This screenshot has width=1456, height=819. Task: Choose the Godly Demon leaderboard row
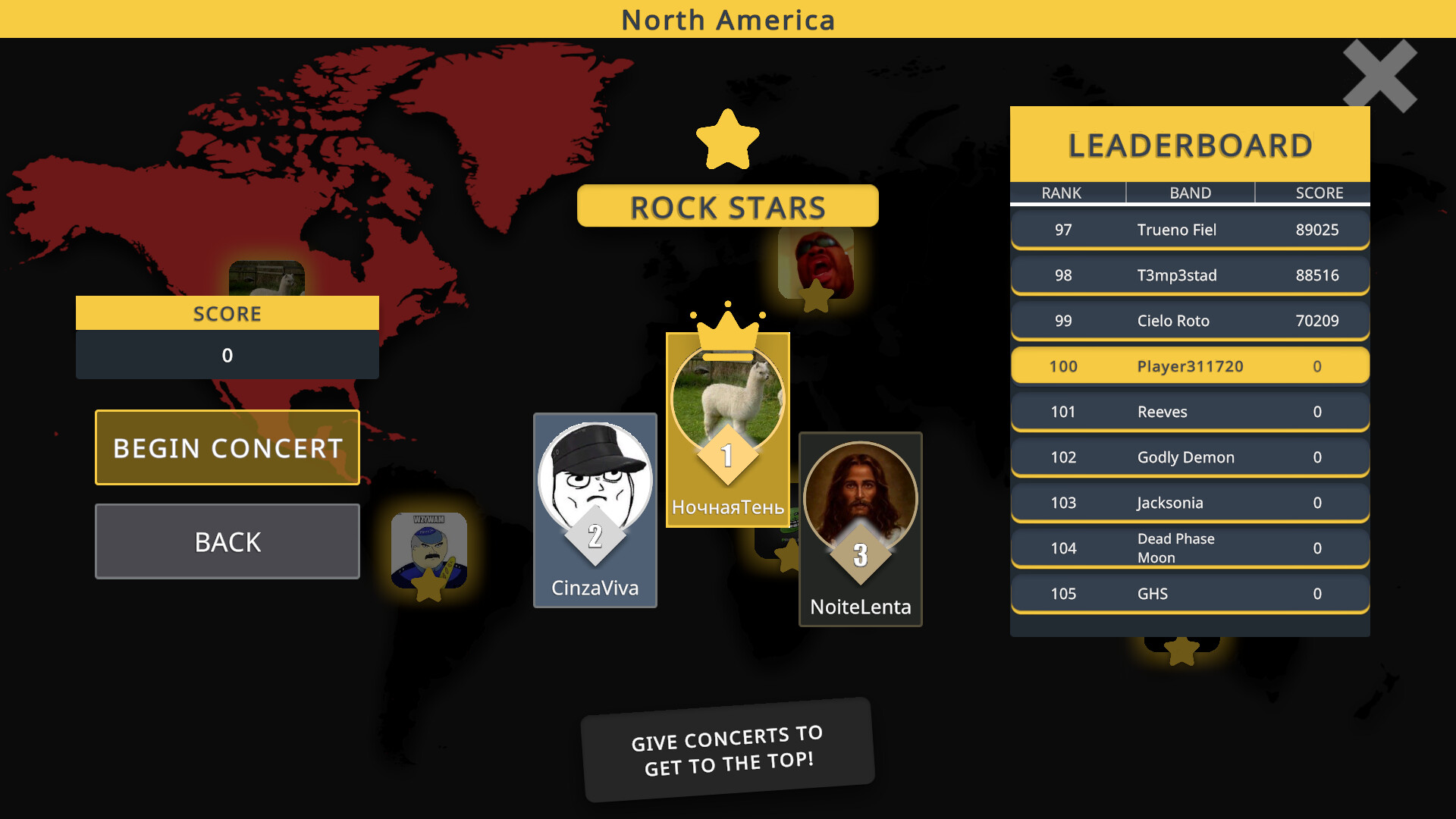[1189, 457]
